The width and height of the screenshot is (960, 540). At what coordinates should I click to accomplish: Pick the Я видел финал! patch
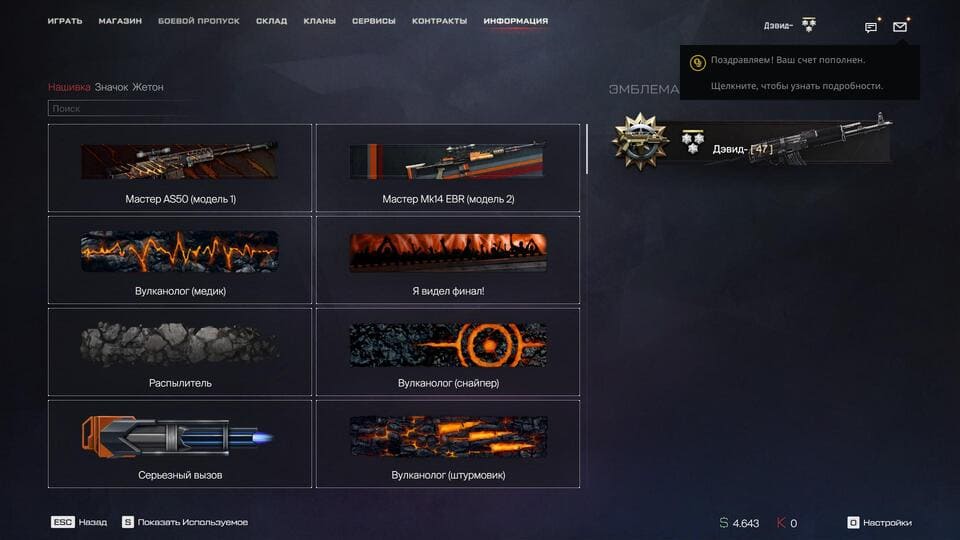click(447, 260)
